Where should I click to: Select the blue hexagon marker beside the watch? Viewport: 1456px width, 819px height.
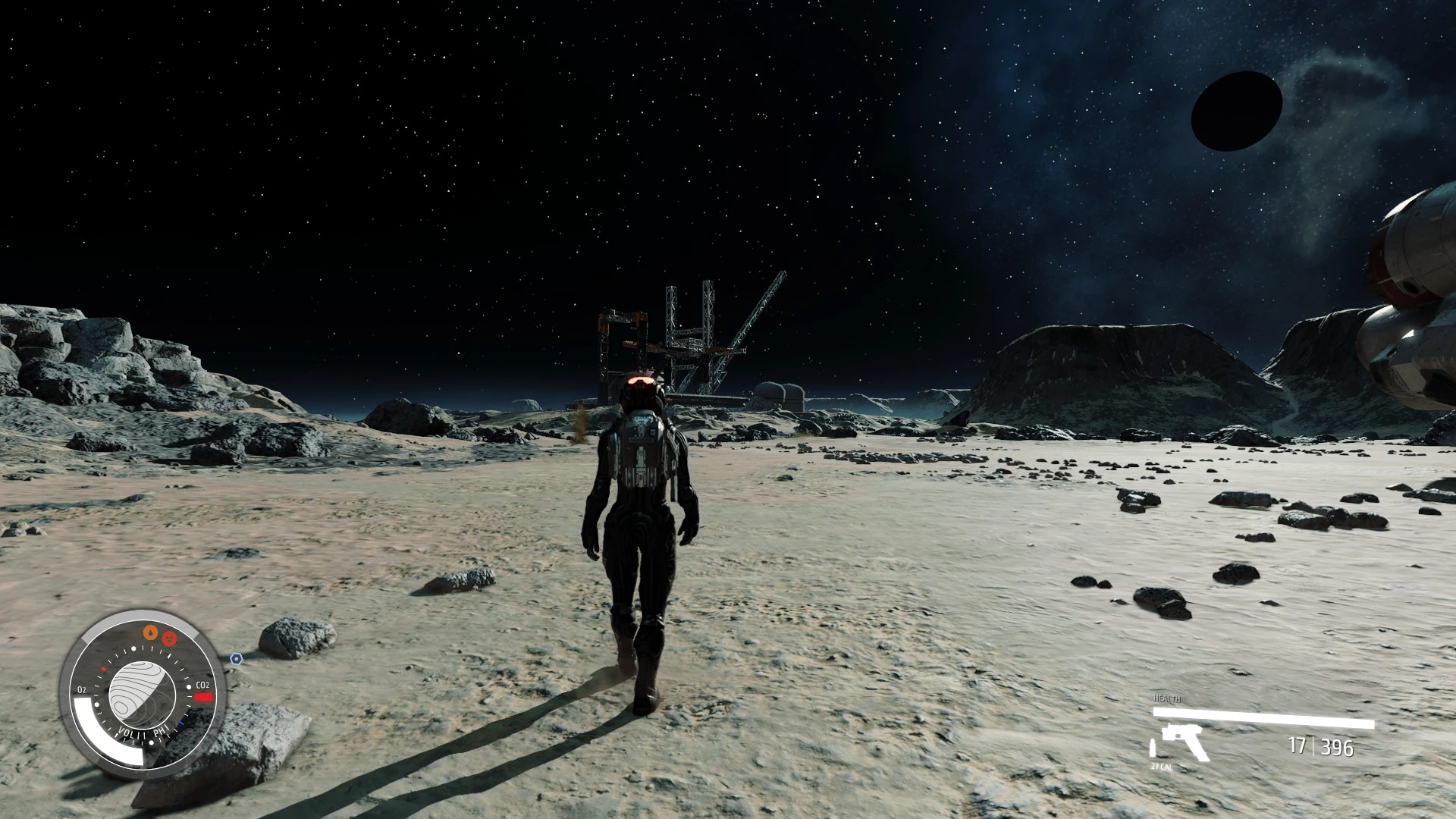[237, 659]
